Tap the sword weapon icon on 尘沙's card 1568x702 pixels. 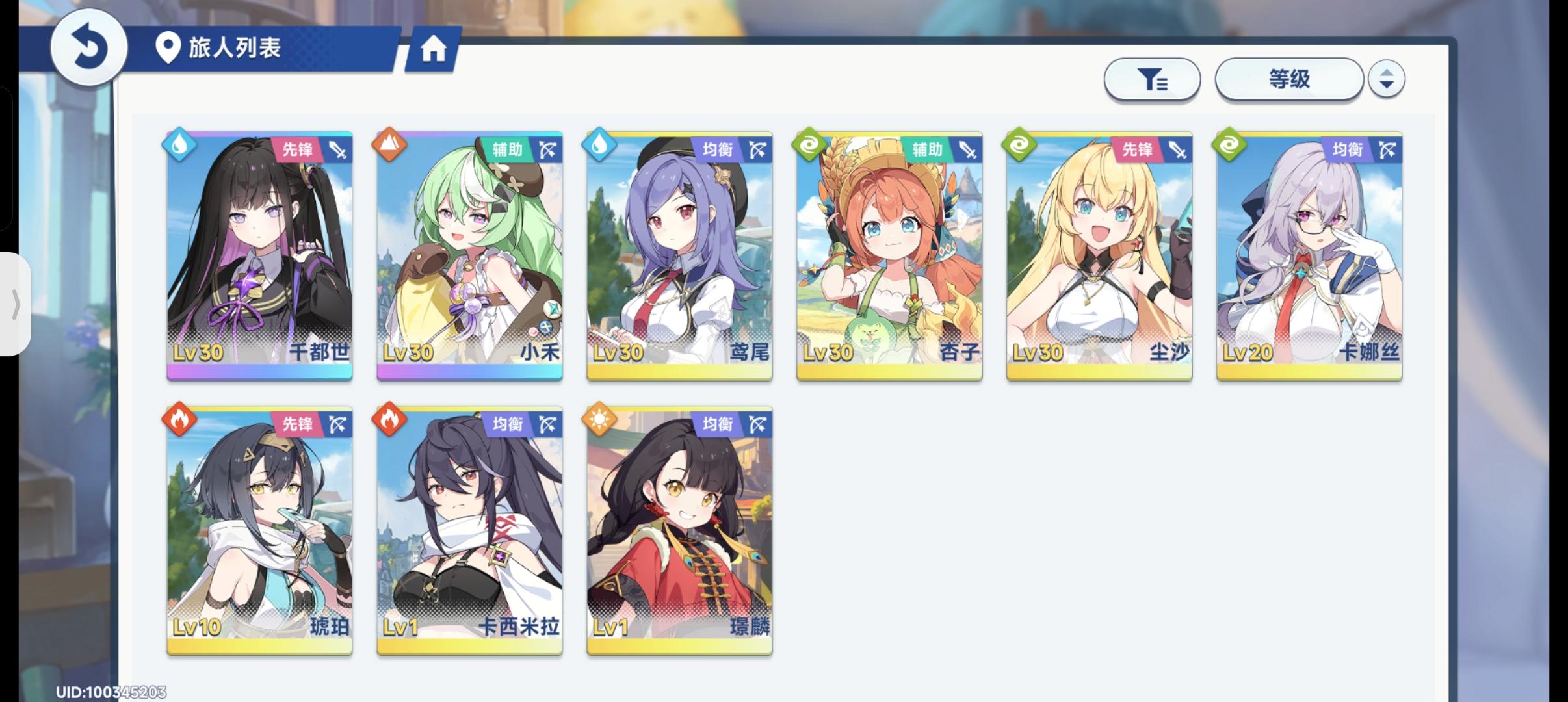(1177, 148)
